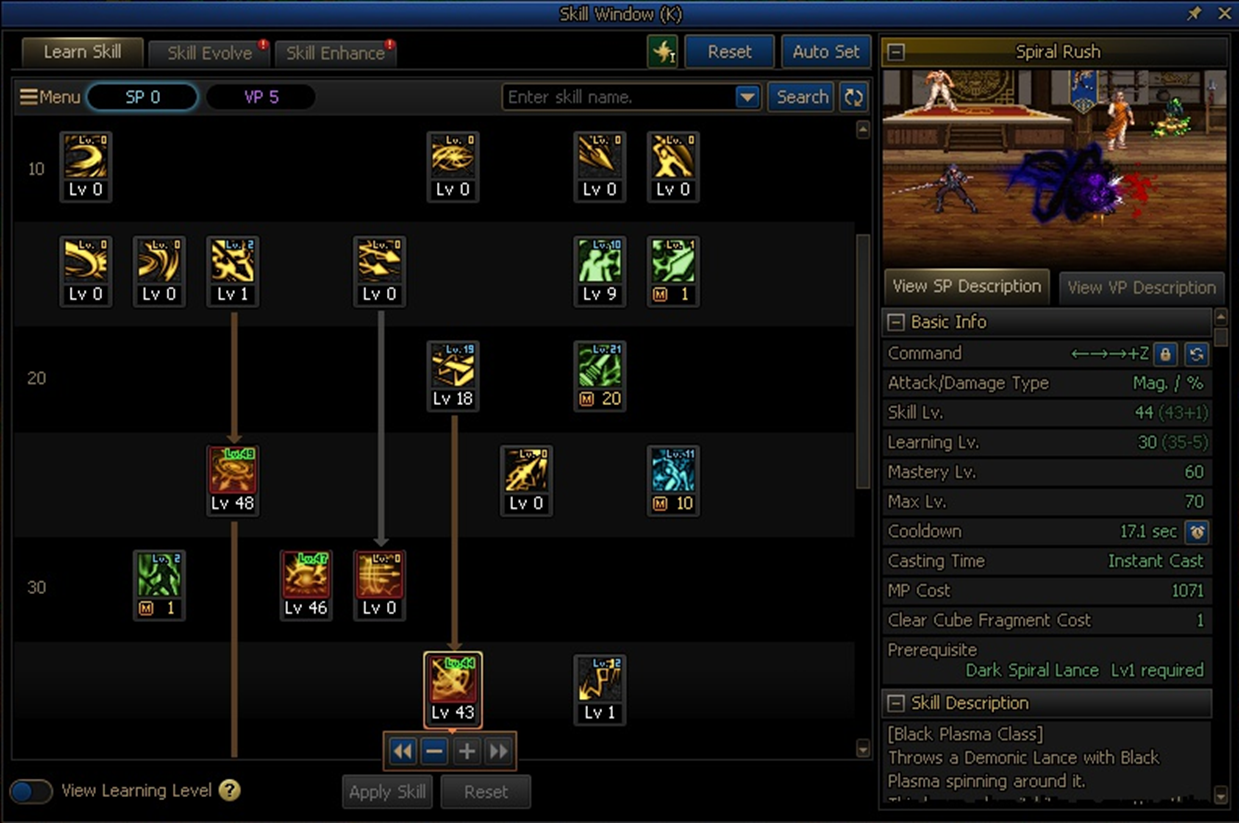
Task: Pin the Skill Window
Action: pos(1194,14)
